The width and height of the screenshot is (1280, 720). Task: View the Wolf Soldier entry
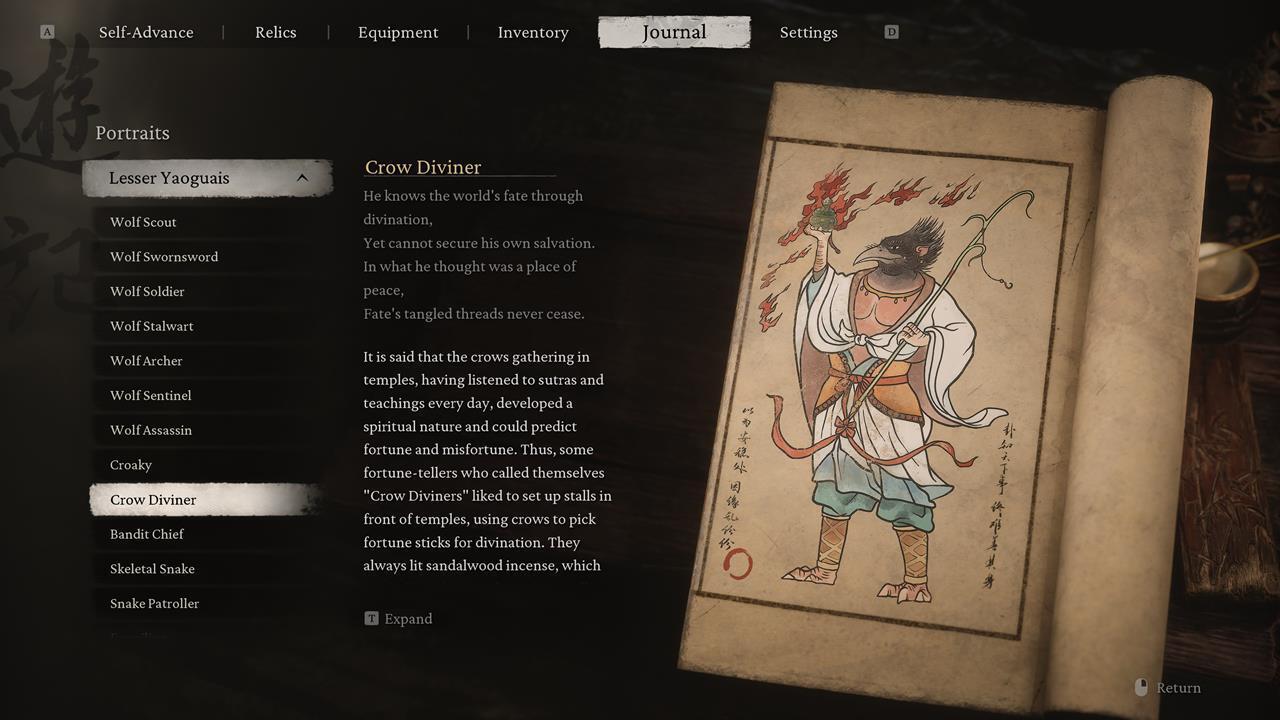click(x=147, y=291)
